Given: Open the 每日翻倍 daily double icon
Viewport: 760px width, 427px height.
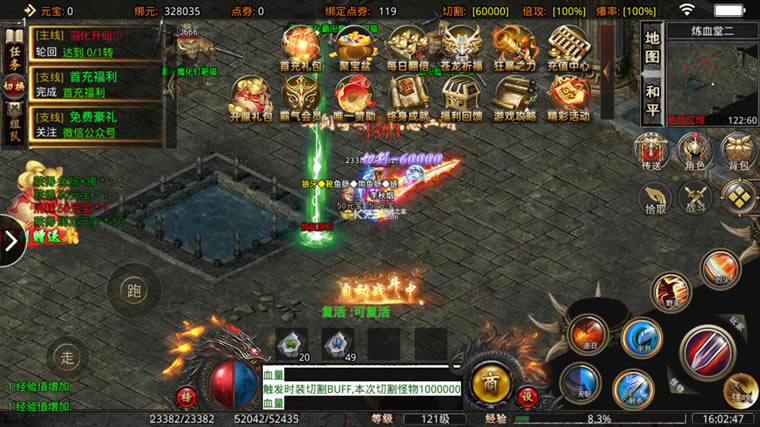Looking at the screenshot, I should 408,46.
